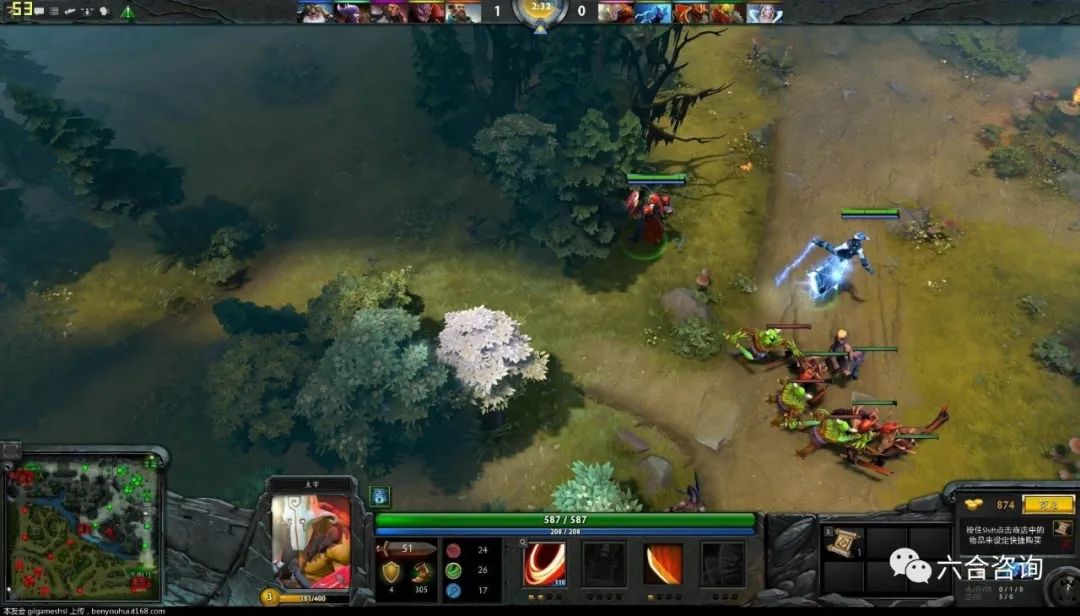Select the Blade Dance ability icon

coord(662,564)
